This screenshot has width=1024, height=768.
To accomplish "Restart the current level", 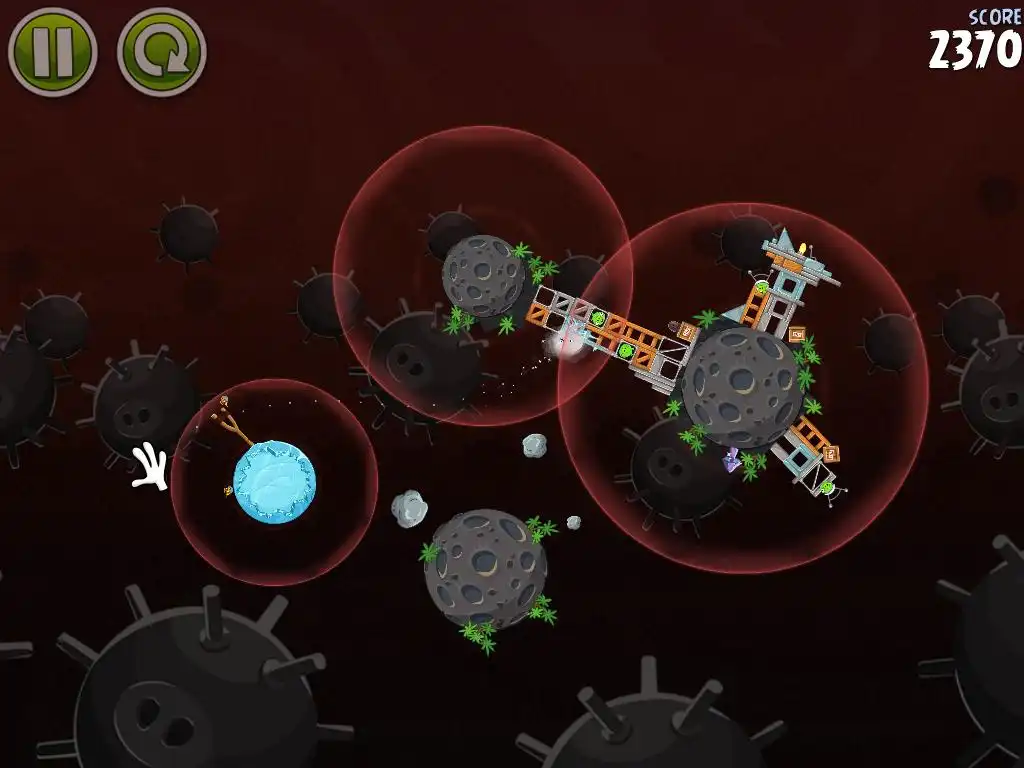I will pyautogui.click(x=161, y=52).
